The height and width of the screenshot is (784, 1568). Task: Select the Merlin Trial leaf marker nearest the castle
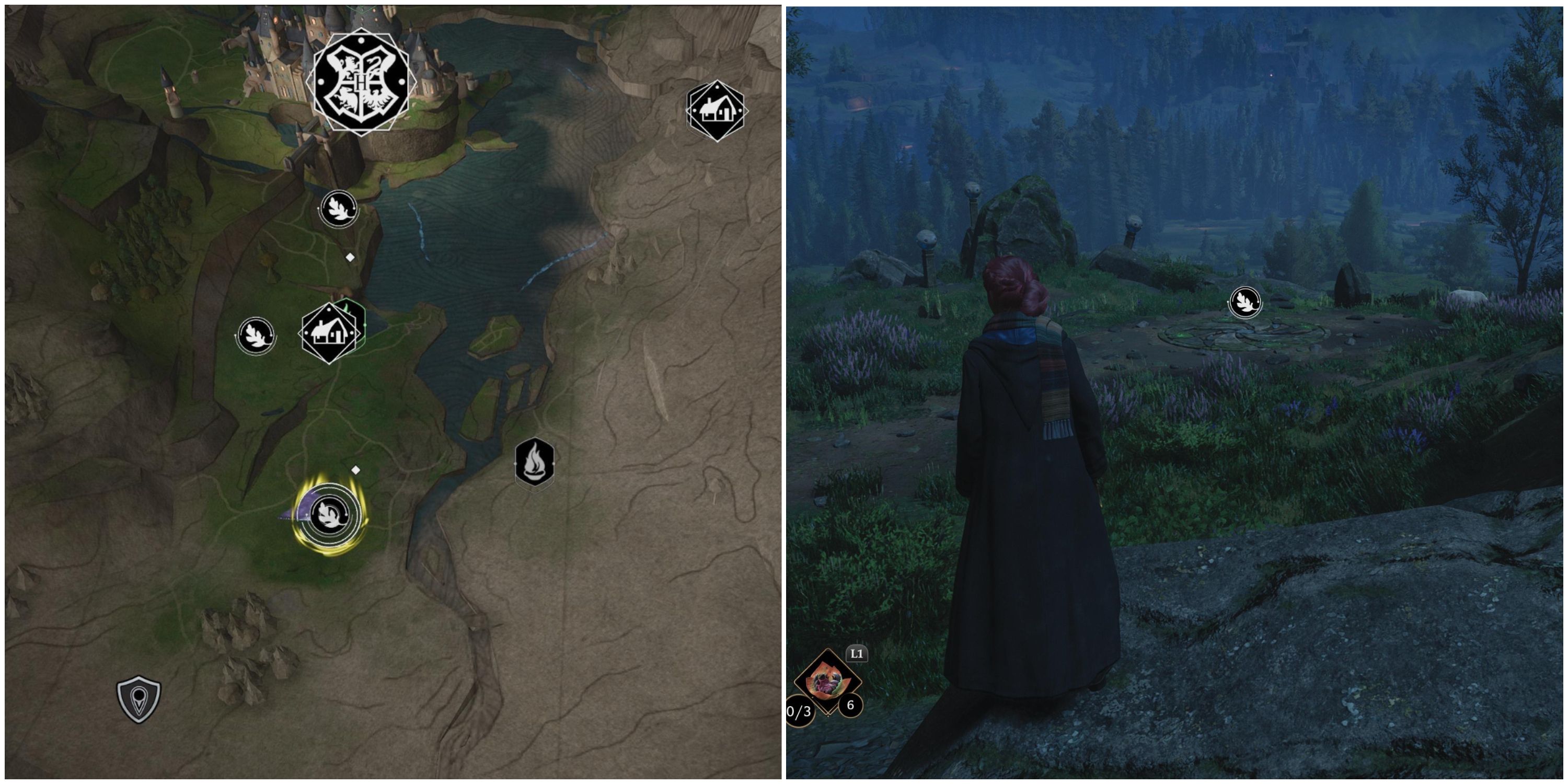(x=339, y=209)
